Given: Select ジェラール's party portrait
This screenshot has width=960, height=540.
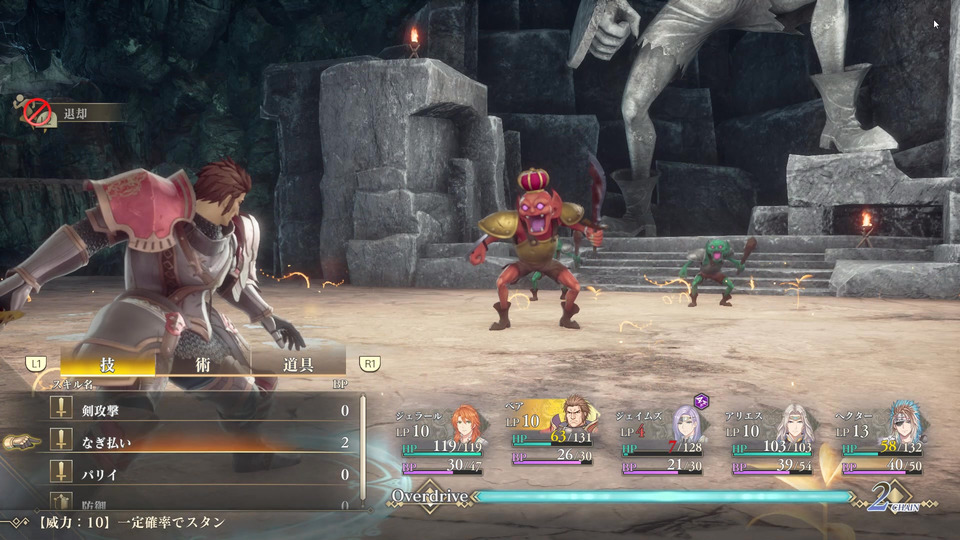Looking at the screenshot, I should pyautogui.click(x=466, y=424).
